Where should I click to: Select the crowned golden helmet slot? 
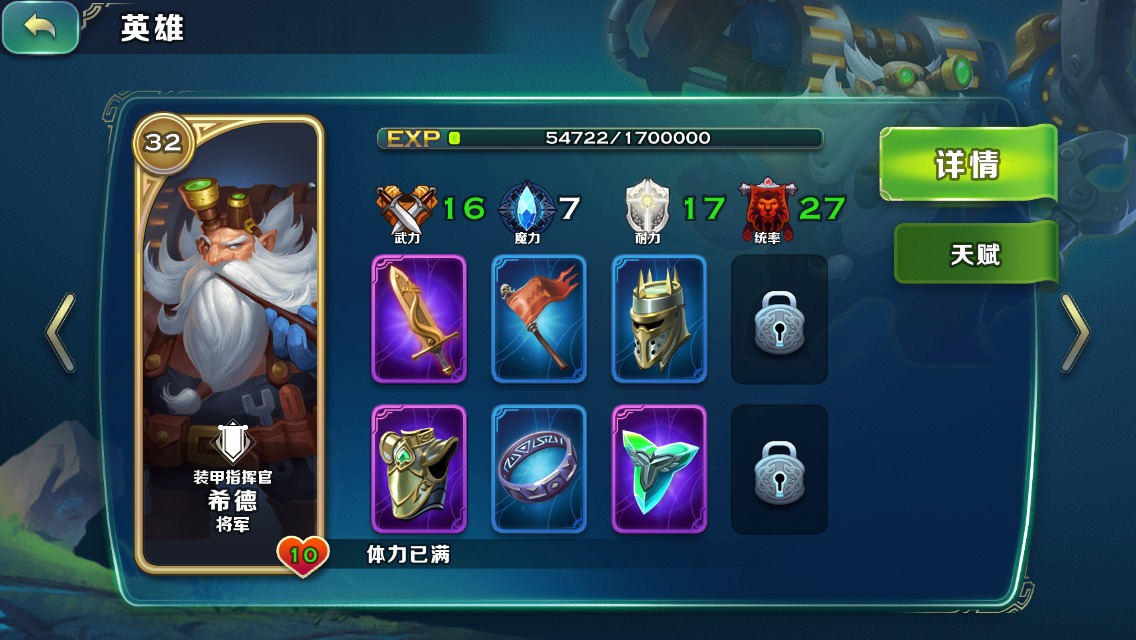pyautogui.click(x=659, y=319)
